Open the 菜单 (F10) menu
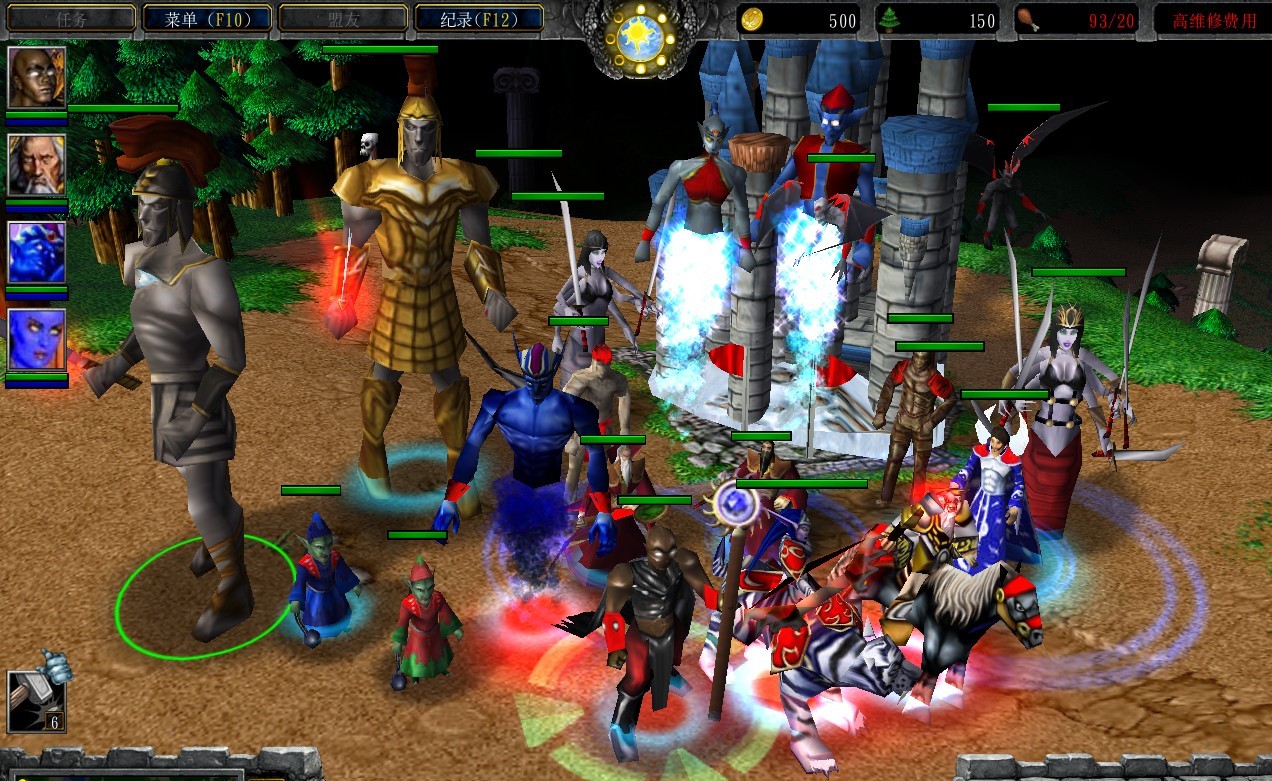The image size is (1272, 781). pos(207,18)
